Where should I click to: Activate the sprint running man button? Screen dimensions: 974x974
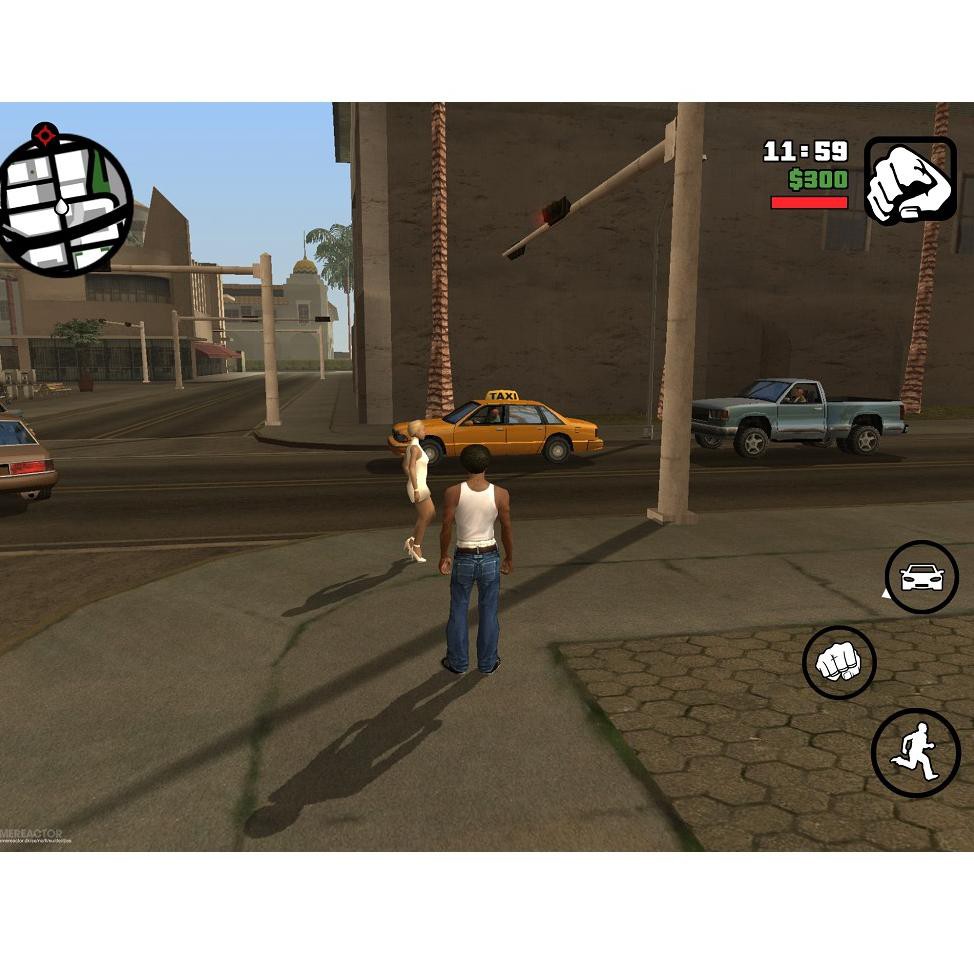coord(915,753)
